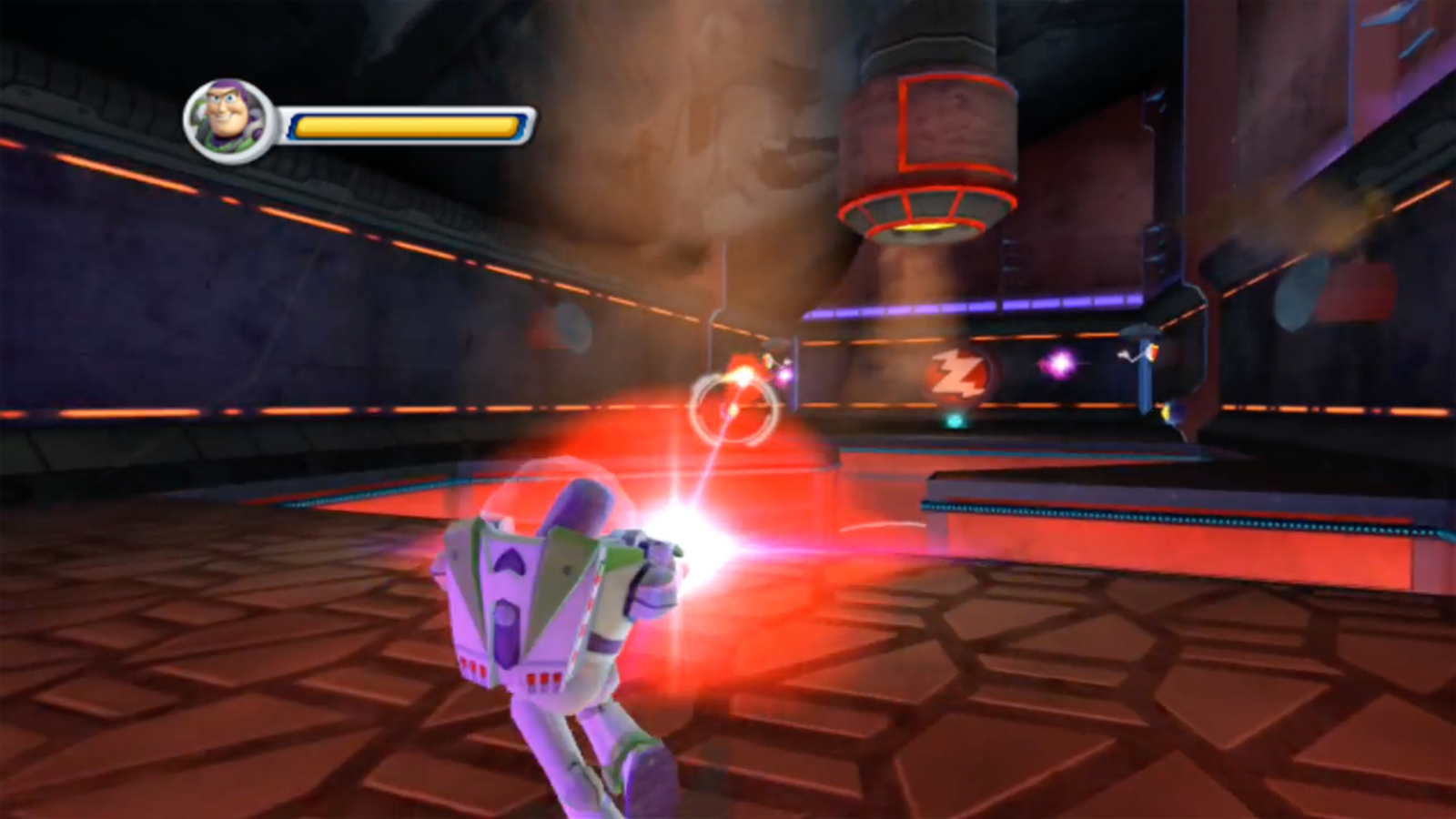Click the Buzz Lightyear portrait icon
Image resolution: width=1456 pixels, height=819 pixels.
coord(226,117)
